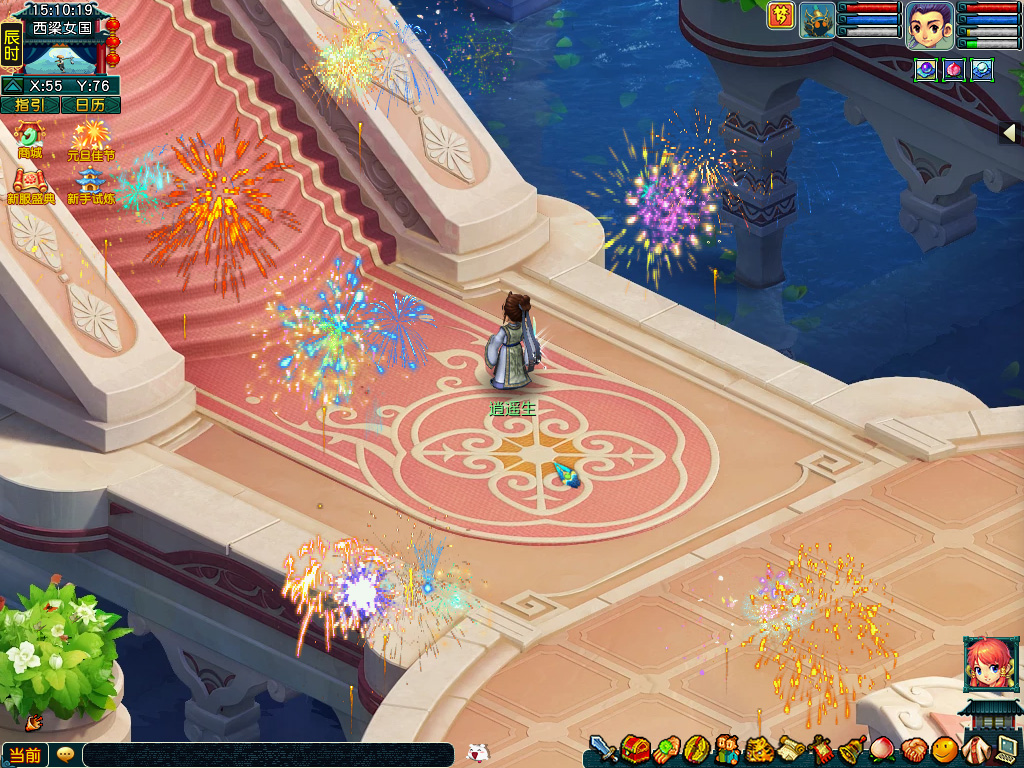Click the red-haired girl portrait
Screen dimensions: 1024x768
coord(989,664)
